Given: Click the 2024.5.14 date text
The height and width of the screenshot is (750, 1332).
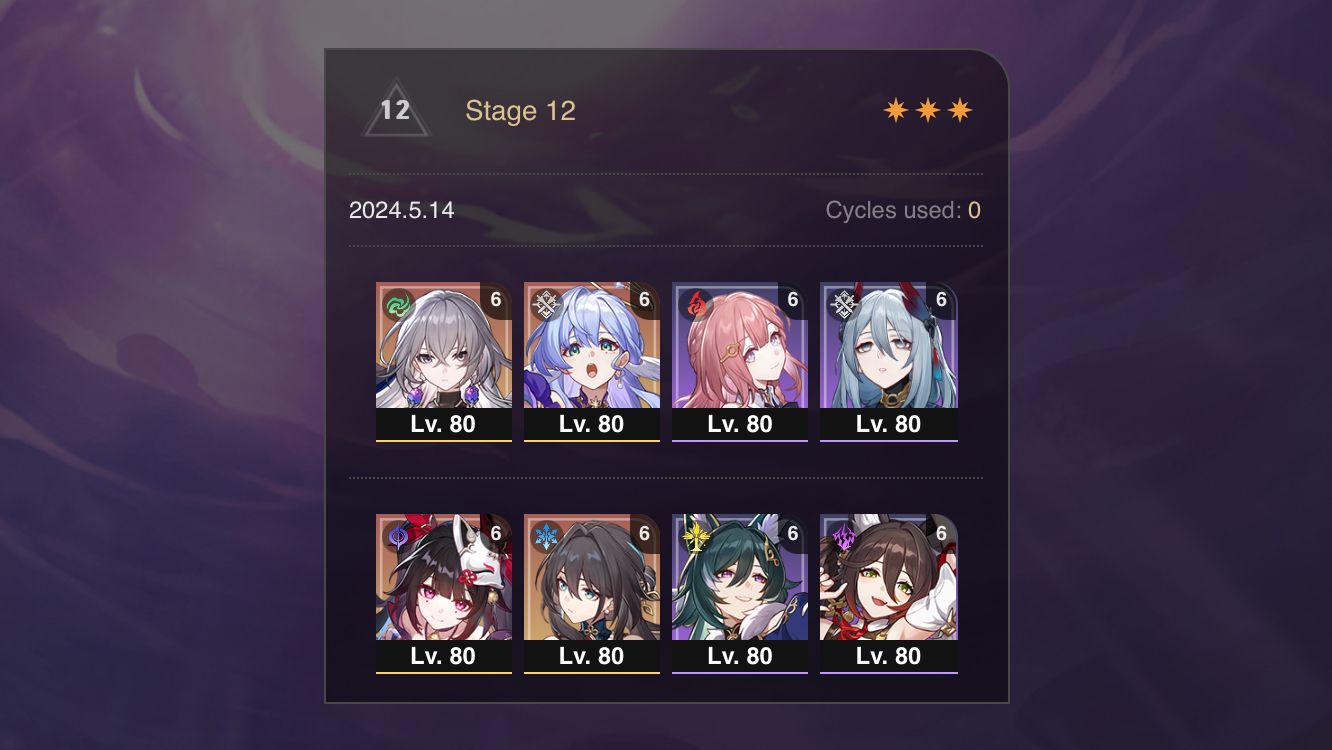Looking at the screenshot, I should coord(401,211).
